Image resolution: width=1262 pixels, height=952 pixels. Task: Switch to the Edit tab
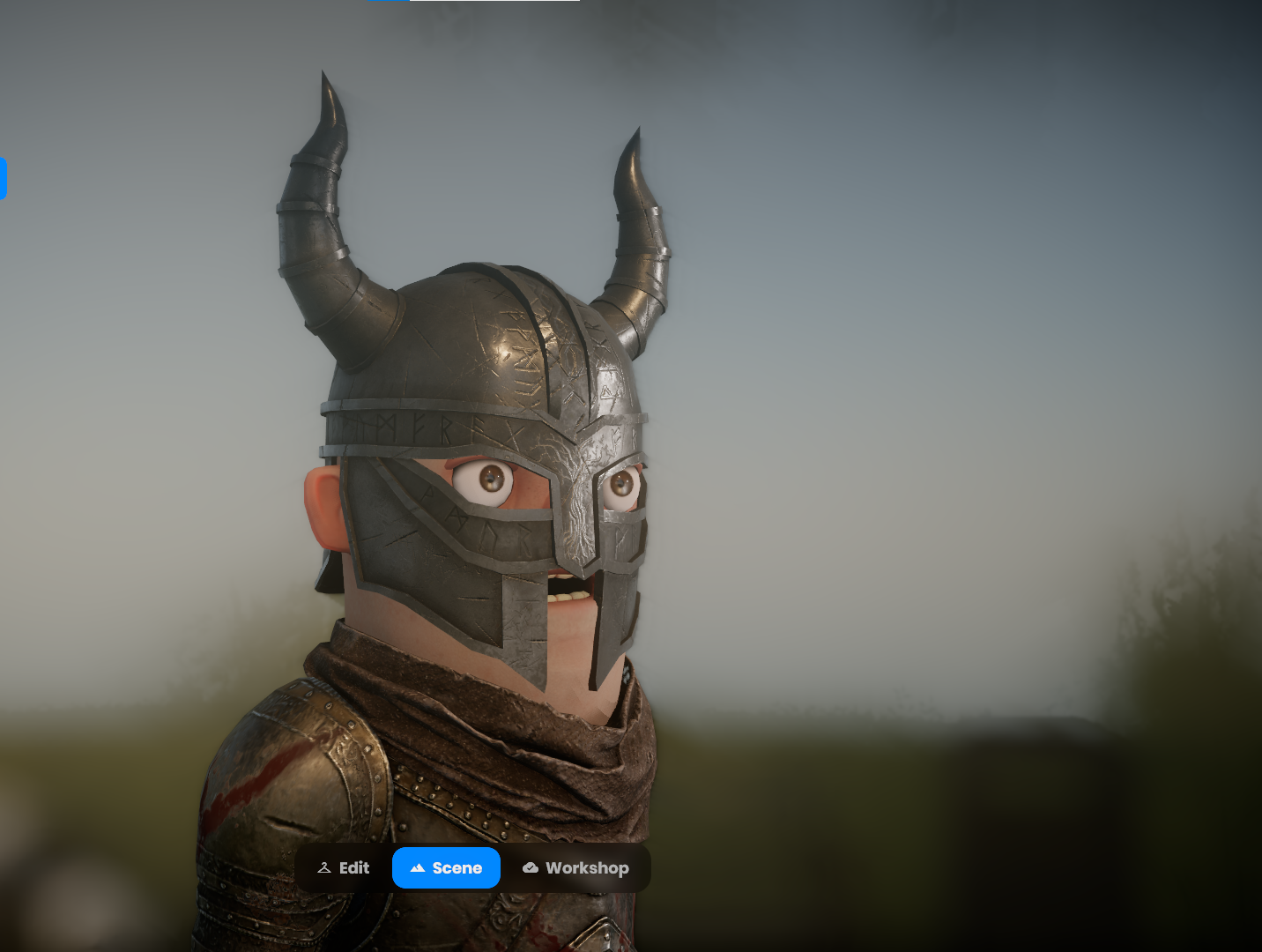coord(344,868)
